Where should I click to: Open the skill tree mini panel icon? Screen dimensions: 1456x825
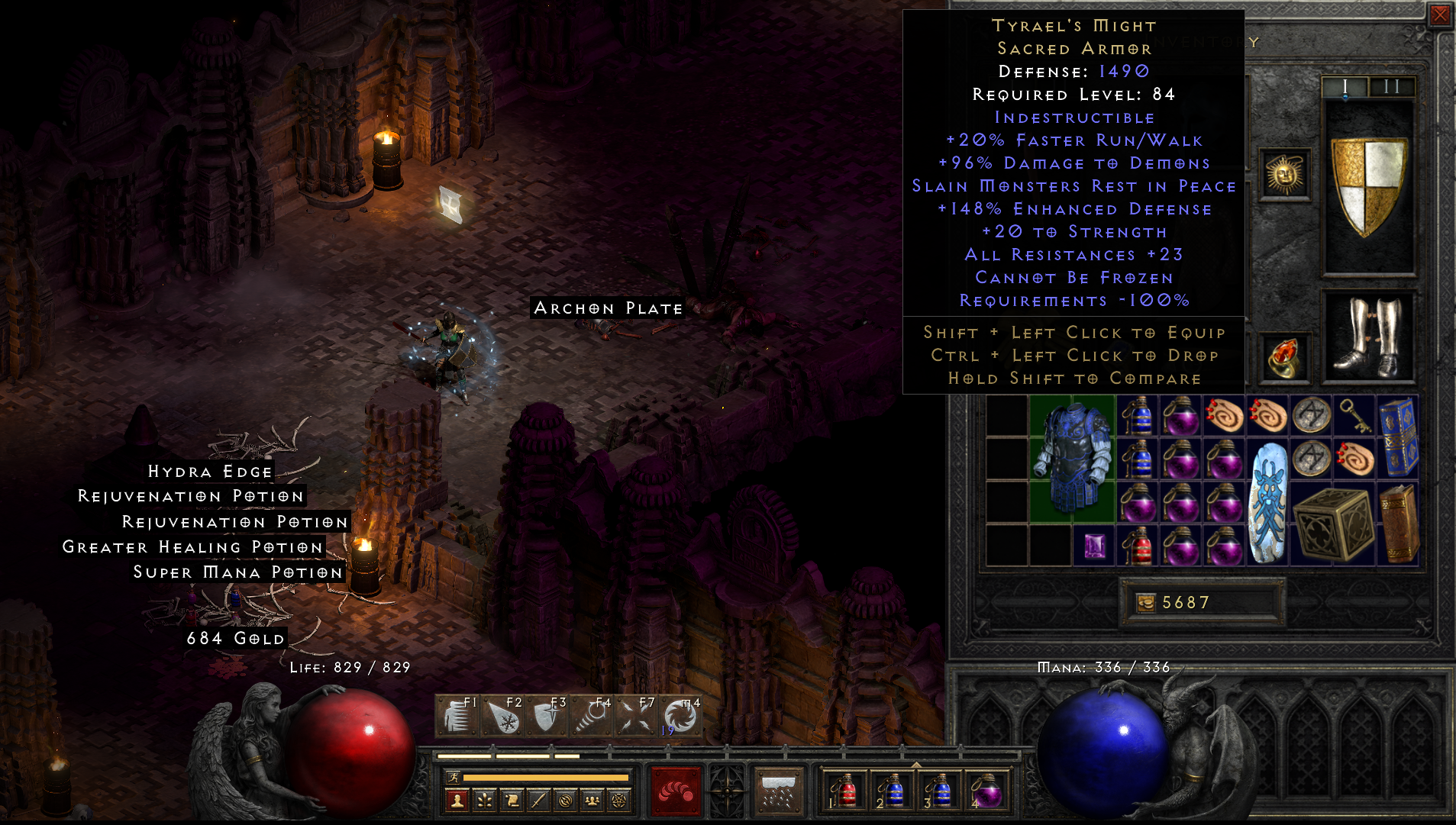[484, 800]
